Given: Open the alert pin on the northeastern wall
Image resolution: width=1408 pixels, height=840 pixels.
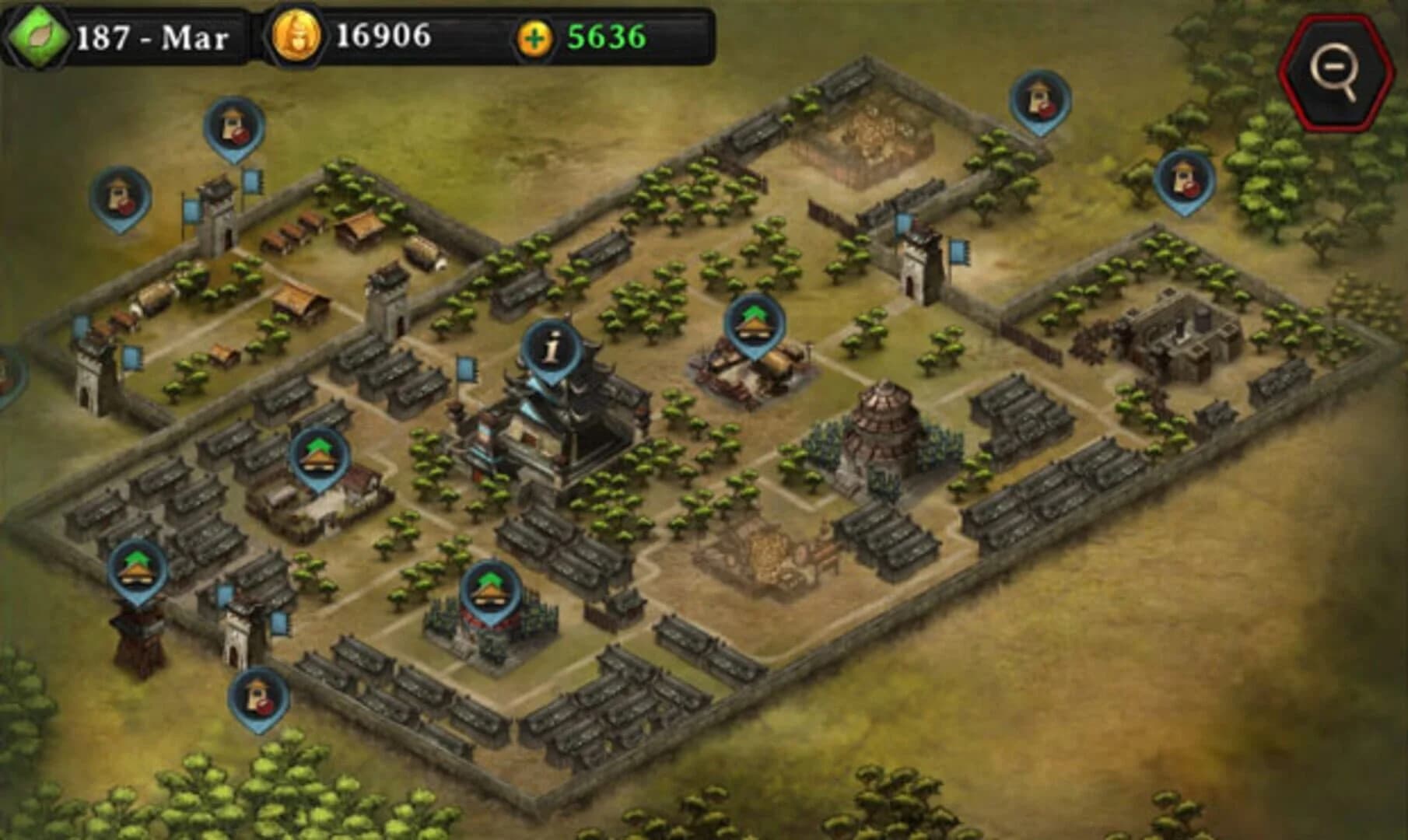Looking at the screenshot, I should point(1035,105).
